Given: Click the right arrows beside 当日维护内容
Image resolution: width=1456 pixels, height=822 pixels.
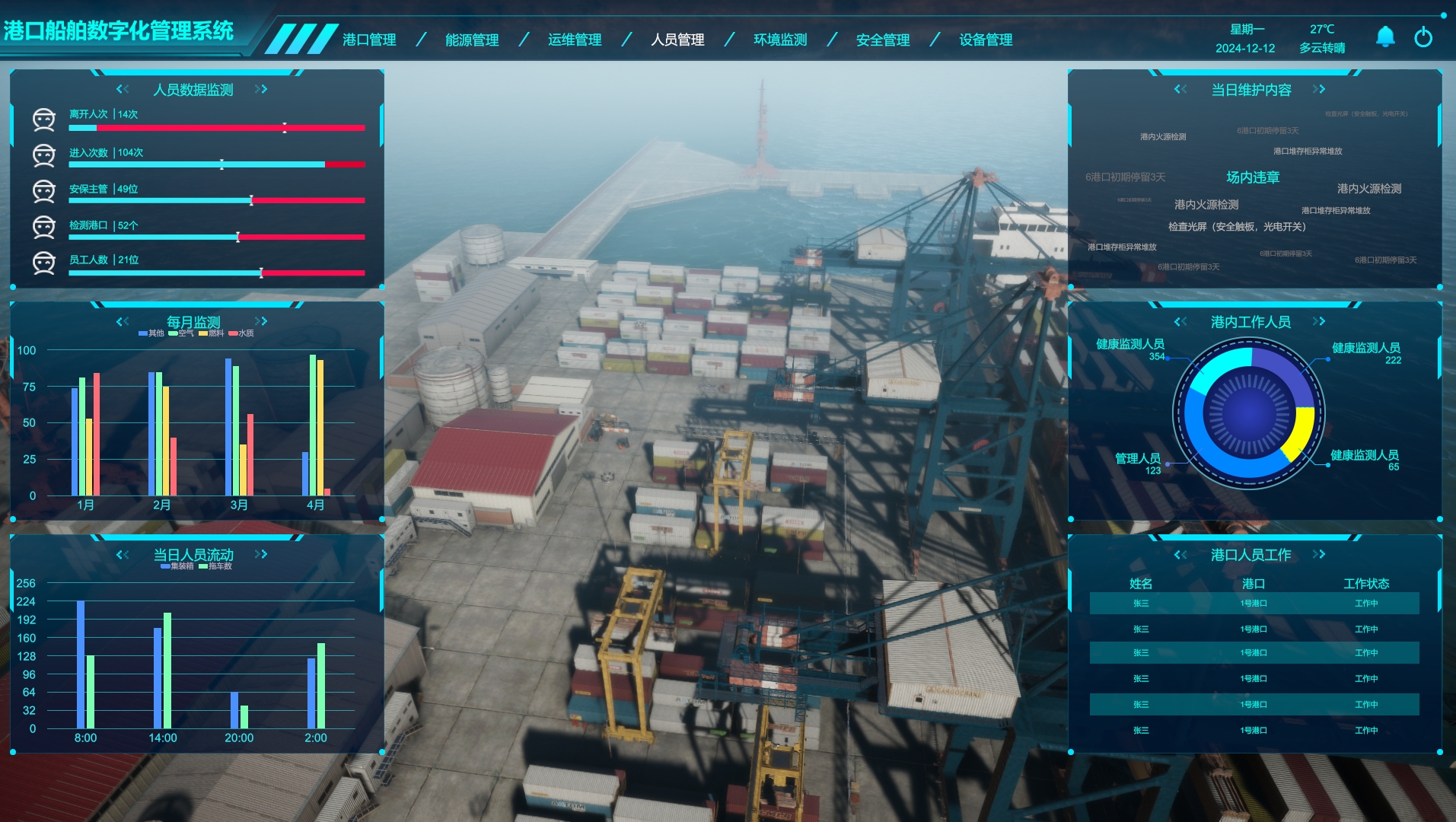Looking at the screenshot, I should 1319,89.
